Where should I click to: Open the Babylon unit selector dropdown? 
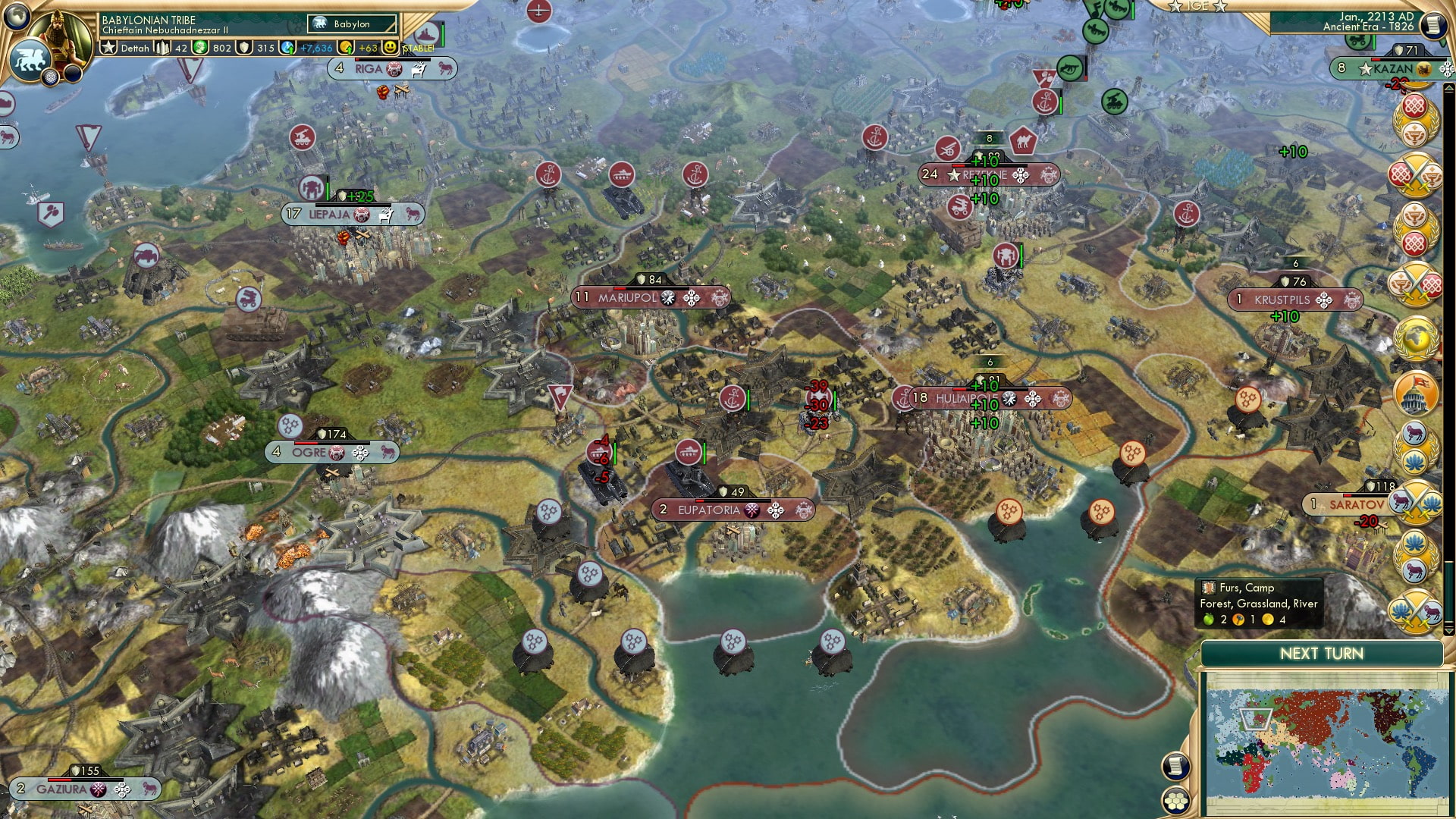coord(350,24)
